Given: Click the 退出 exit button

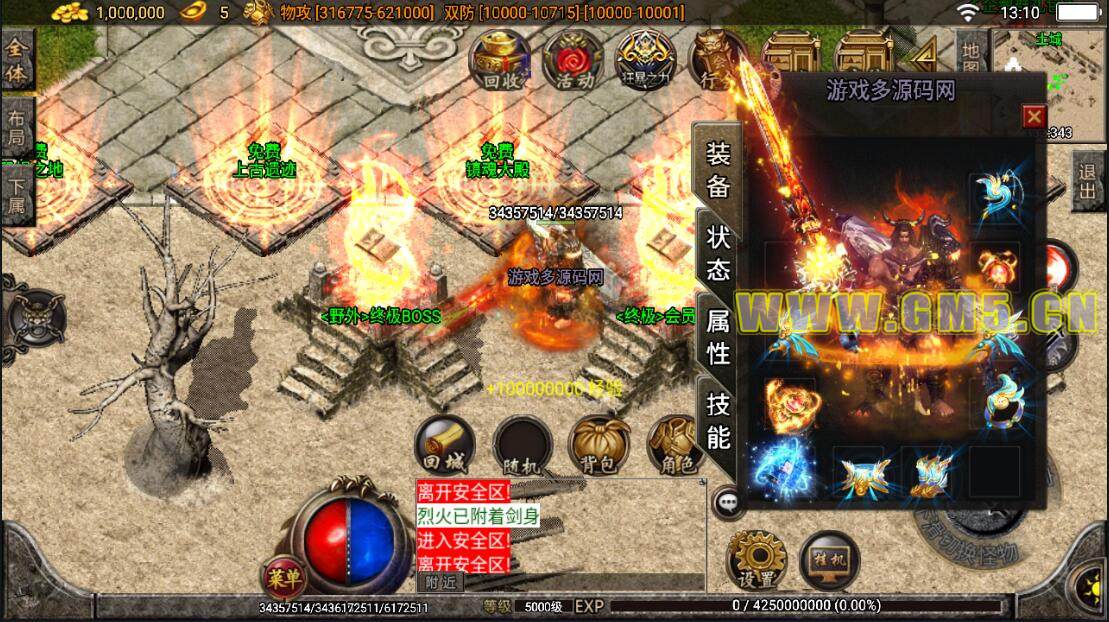Looking at the screenshot, I should [x=1088, y=181].
